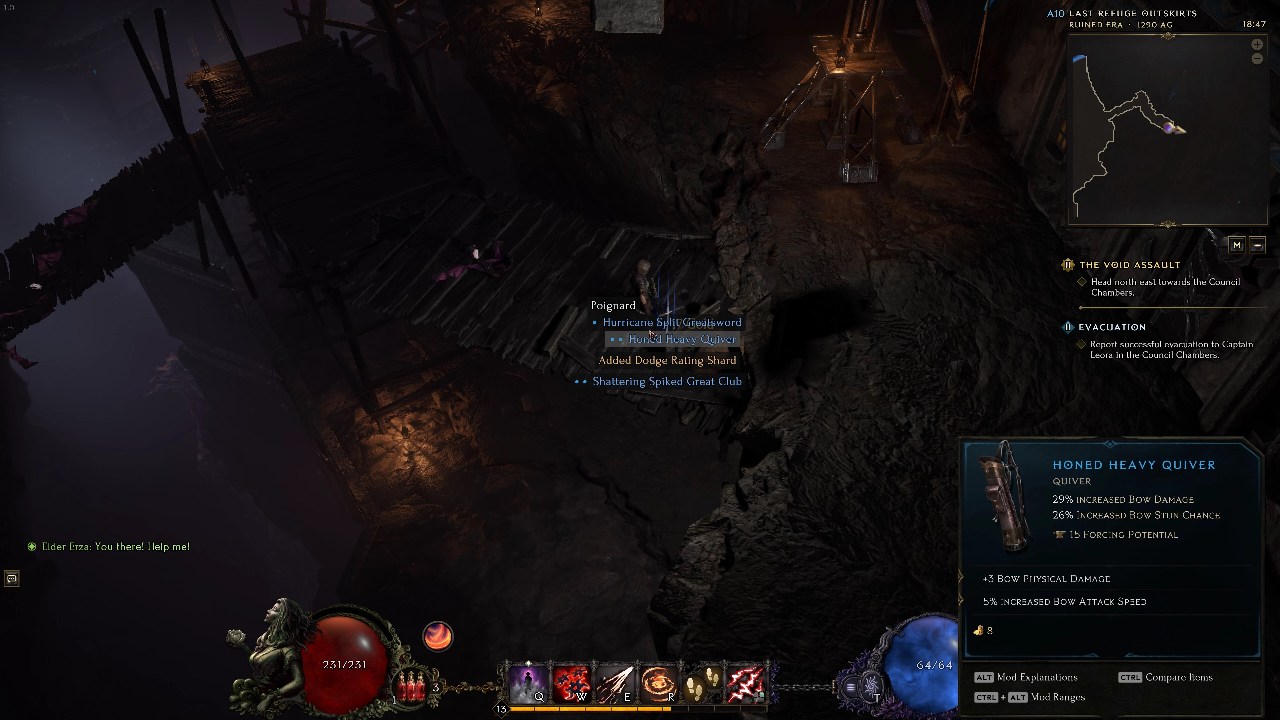Collapse the minimap panel
1280x720 pixels.
pos(1257,245)
